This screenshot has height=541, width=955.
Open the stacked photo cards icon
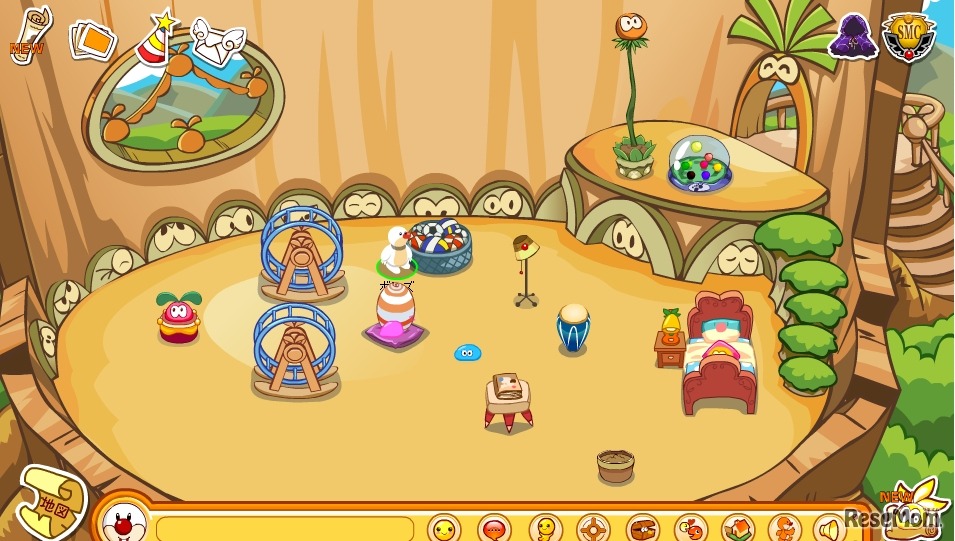pos(91,40)
